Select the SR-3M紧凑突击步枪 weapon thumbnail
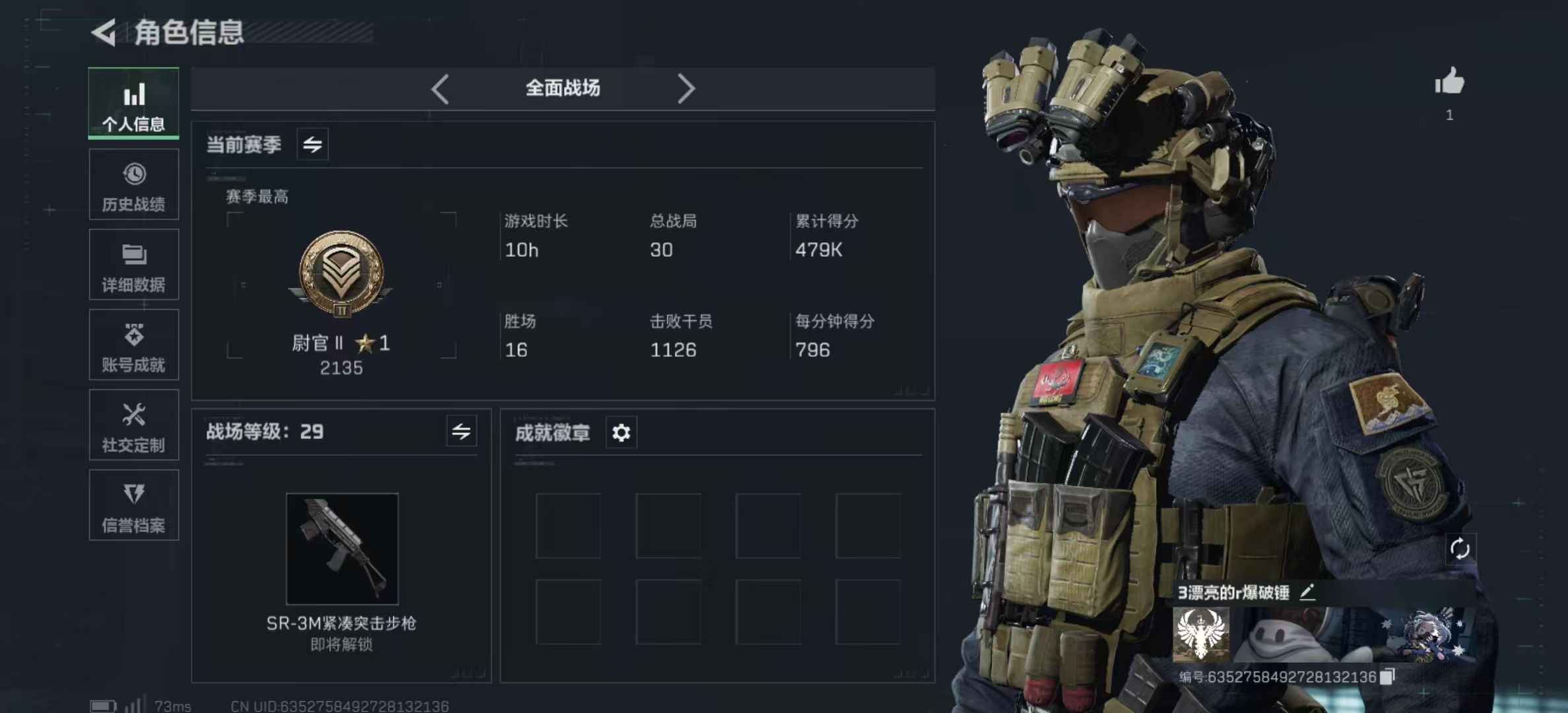 [x=342, y=549]
